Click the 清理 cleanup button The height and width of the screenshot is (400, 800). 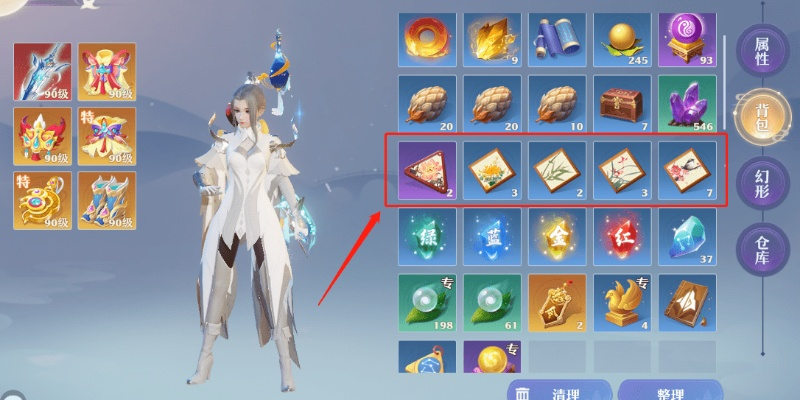tap(558, 392)
